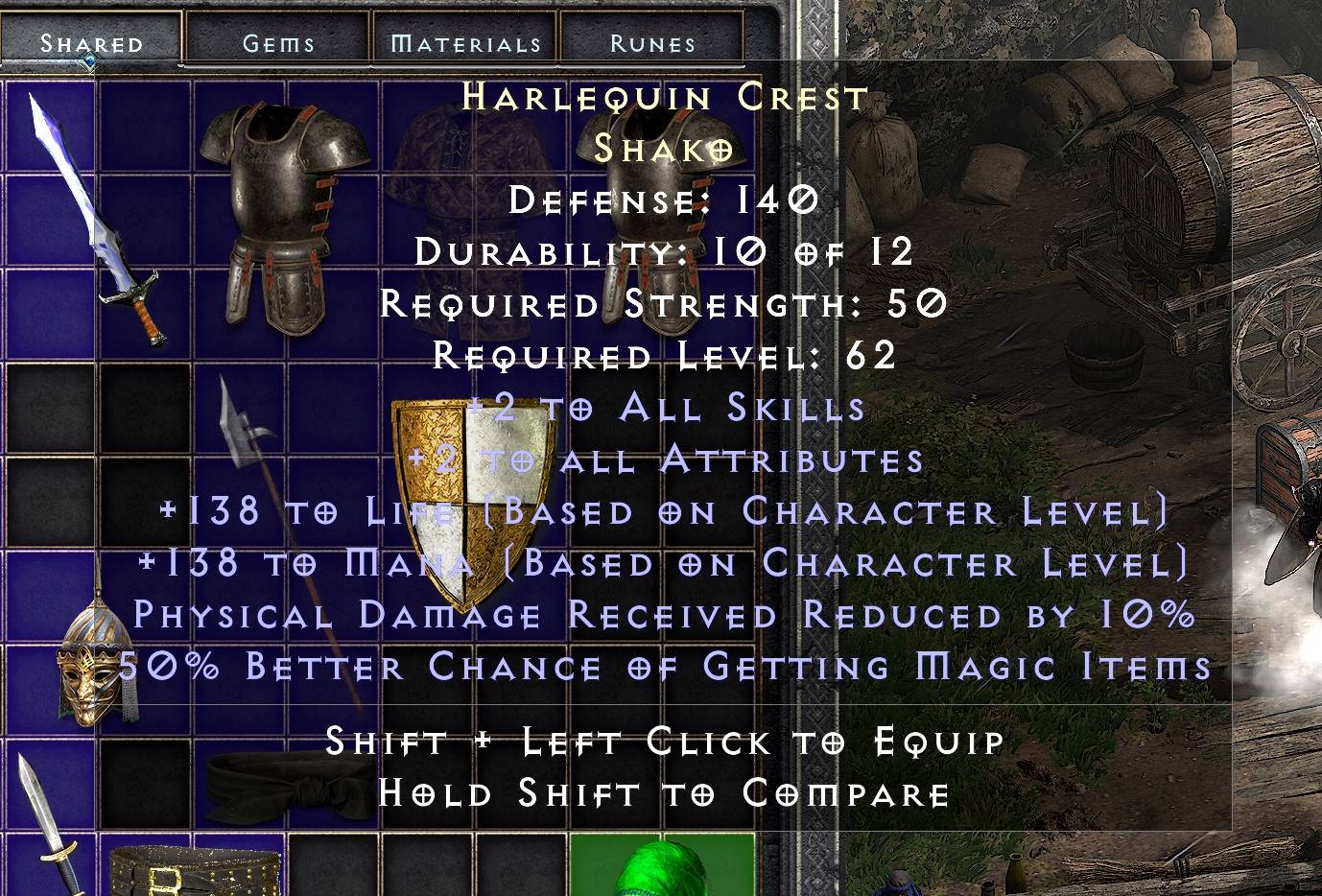Click the Harlequin Crest item tooltip
Image resolution: width=1322 pixels, height=896 pixels.
point(662,96)
